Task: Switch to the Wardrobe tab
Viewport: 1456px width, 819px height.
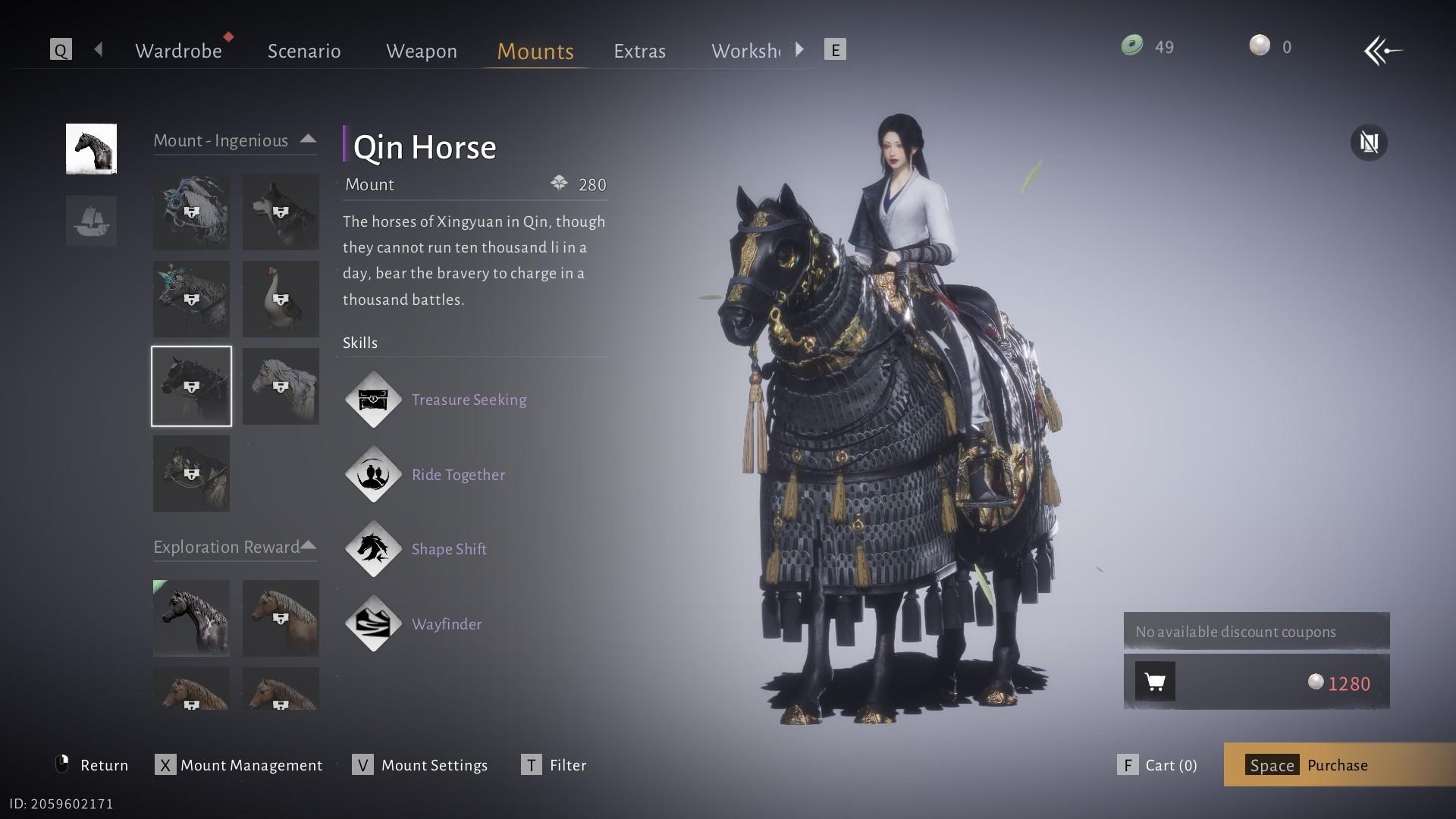Action: pyautogui.click(x=178, y=51)
